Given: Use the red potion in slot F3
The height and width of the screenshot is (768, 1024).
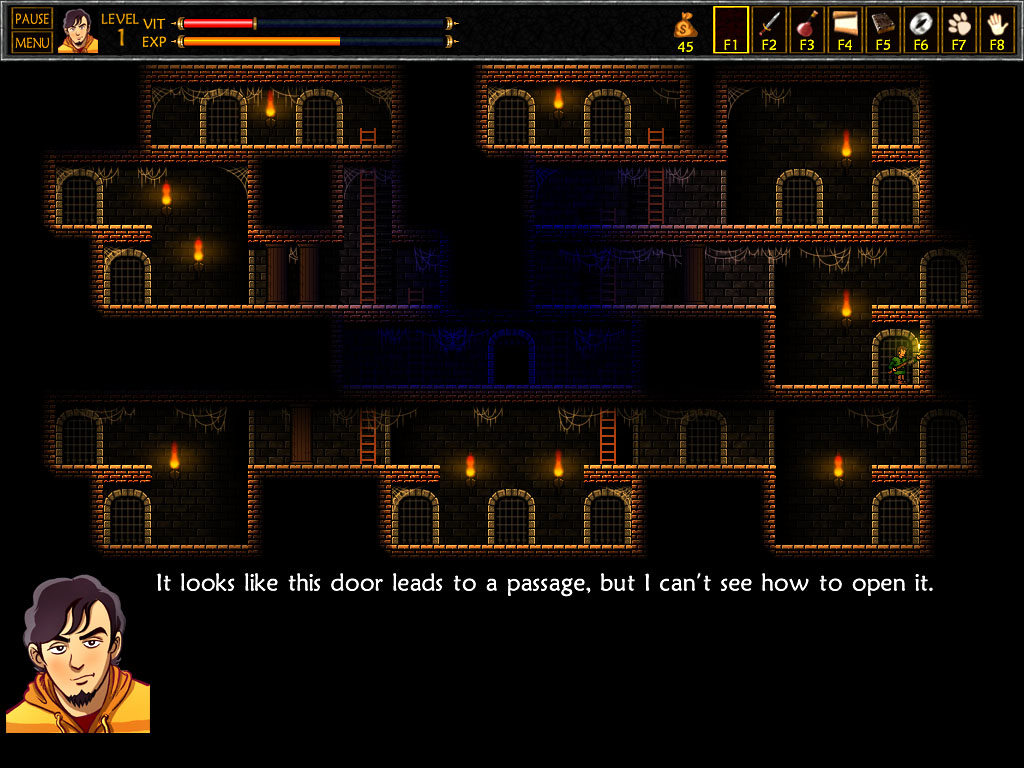Looking at the screenshot, I should [807, 29].
